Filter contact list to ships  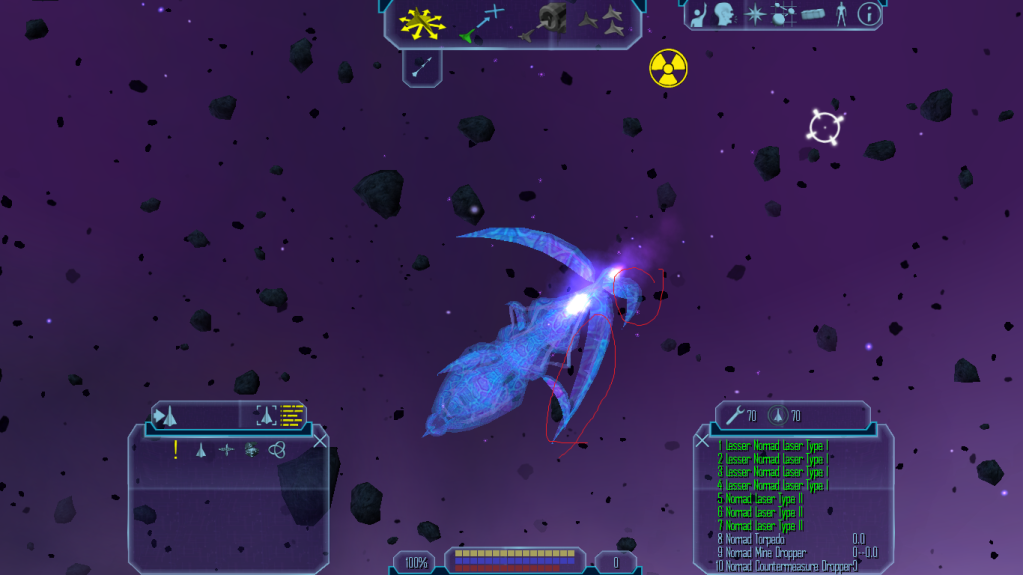[201, 450]
